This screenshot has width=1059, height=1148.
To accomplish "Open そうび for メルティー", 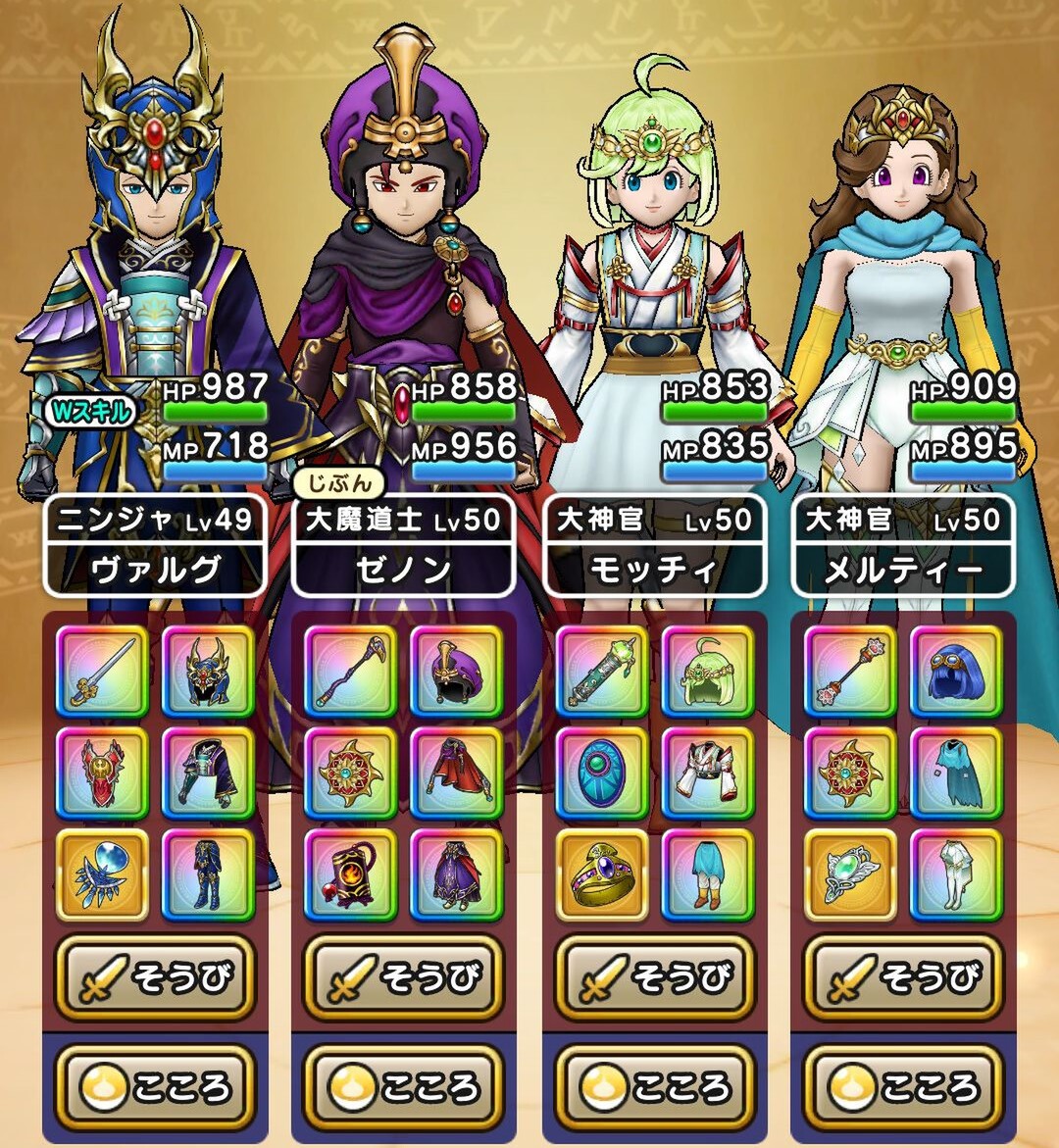I will [902, 977].
